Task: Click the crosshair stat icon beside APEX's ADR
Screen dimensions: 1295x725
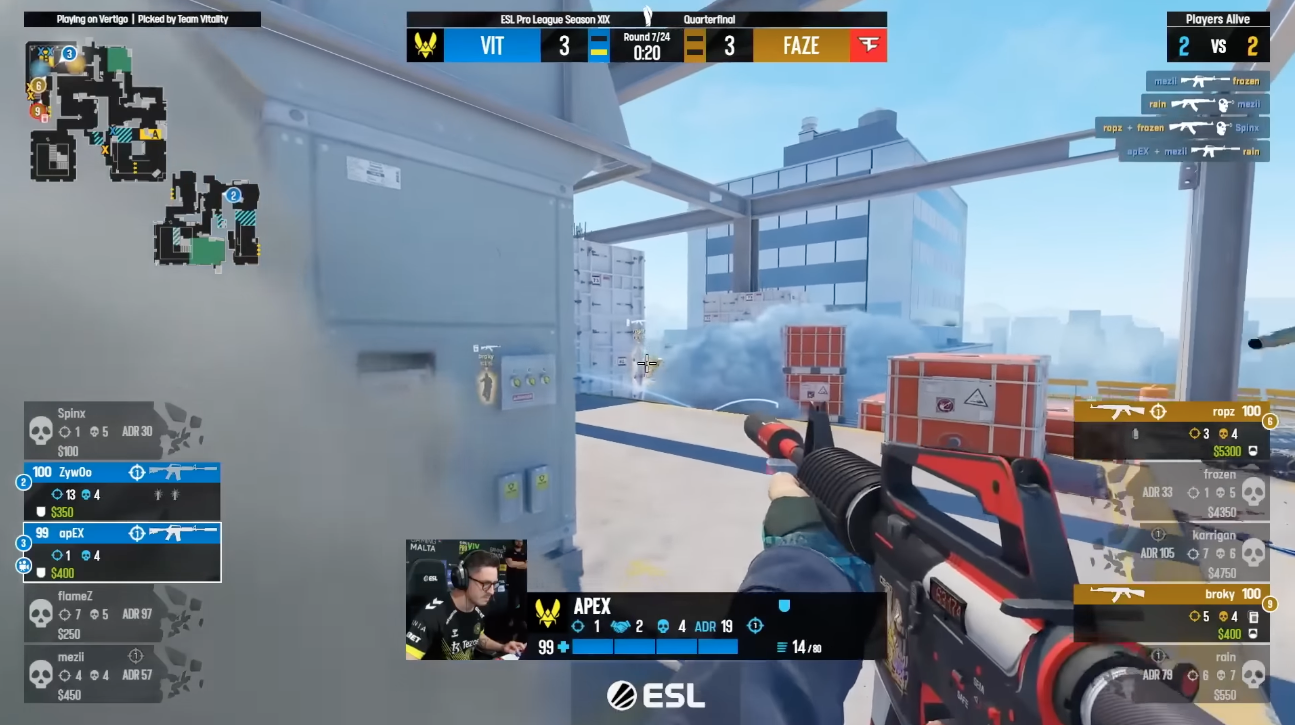Action: (x=756, y=625)
